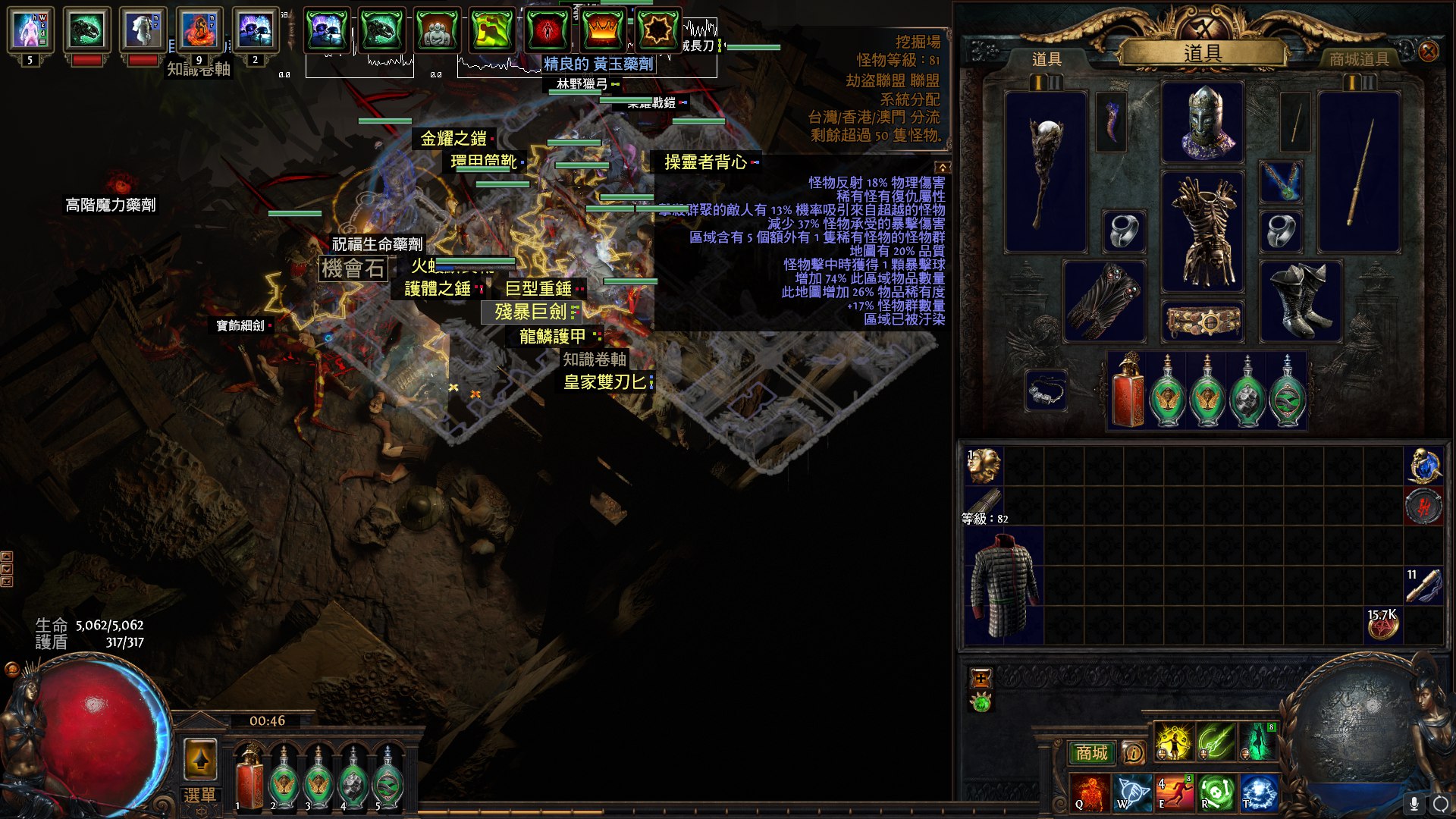Click the quilted jacket in inventory
The width and height of the screenshot is (1456, 819).
point(1004,585)
